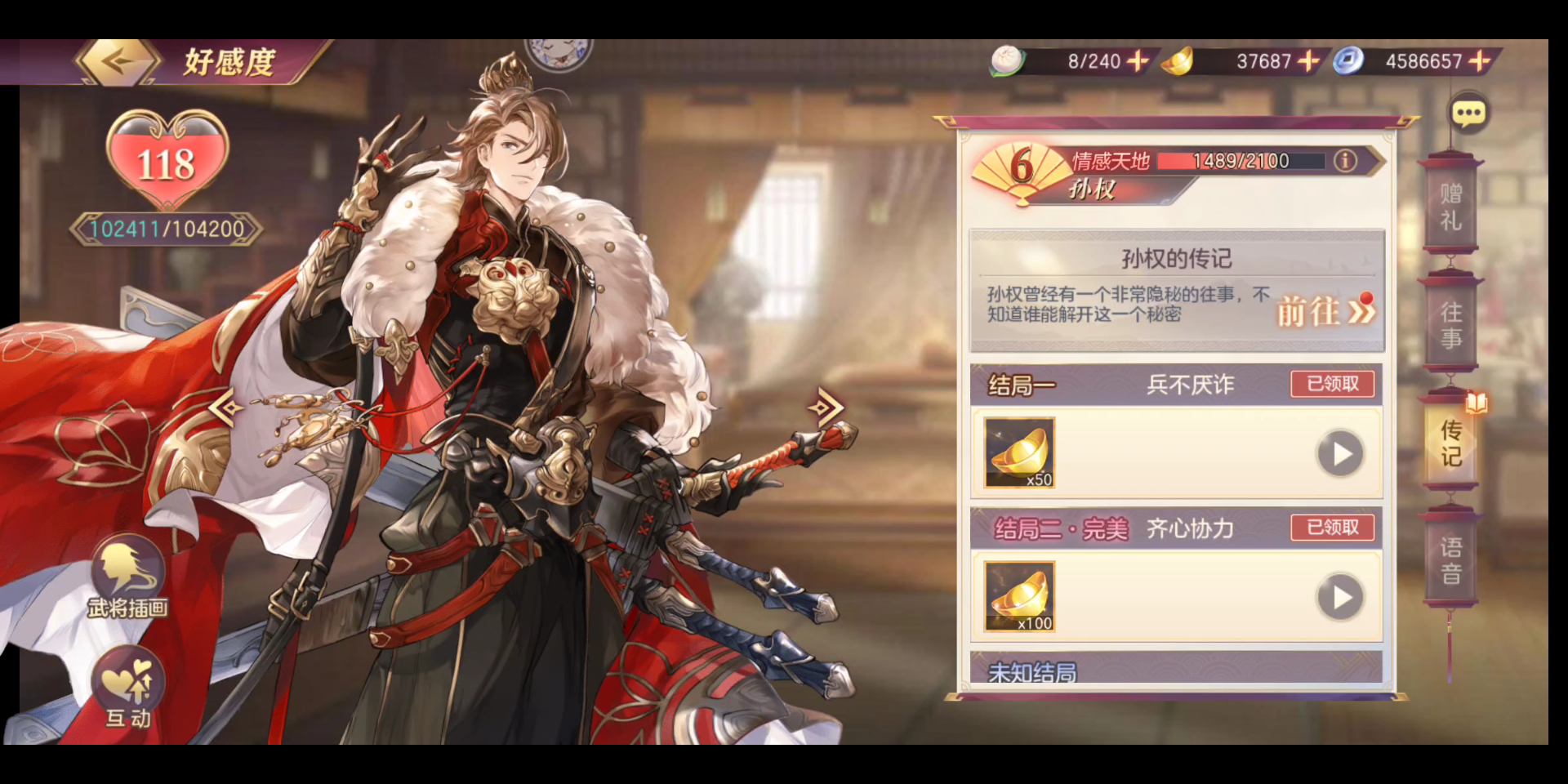Select the x50 gold ingot reward

click(x=1019, y=452)
